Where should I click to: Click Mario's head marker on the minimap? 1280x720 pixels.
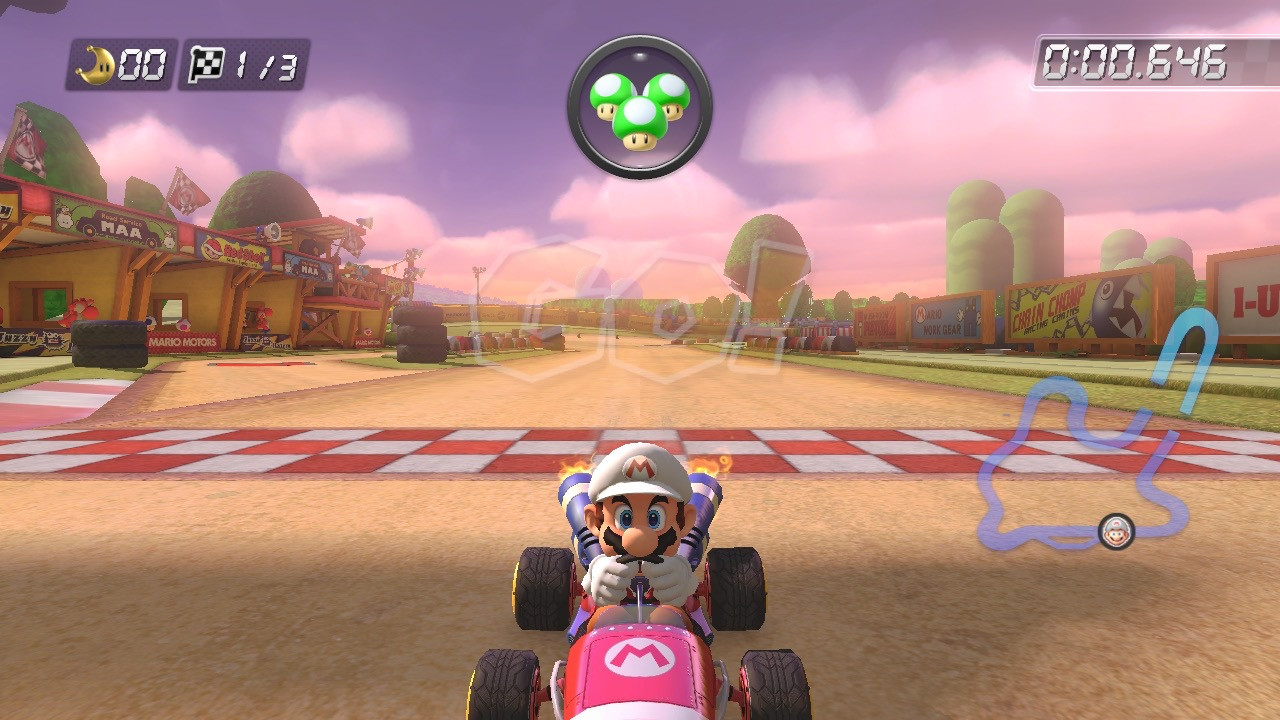[x=1117, y=530]
